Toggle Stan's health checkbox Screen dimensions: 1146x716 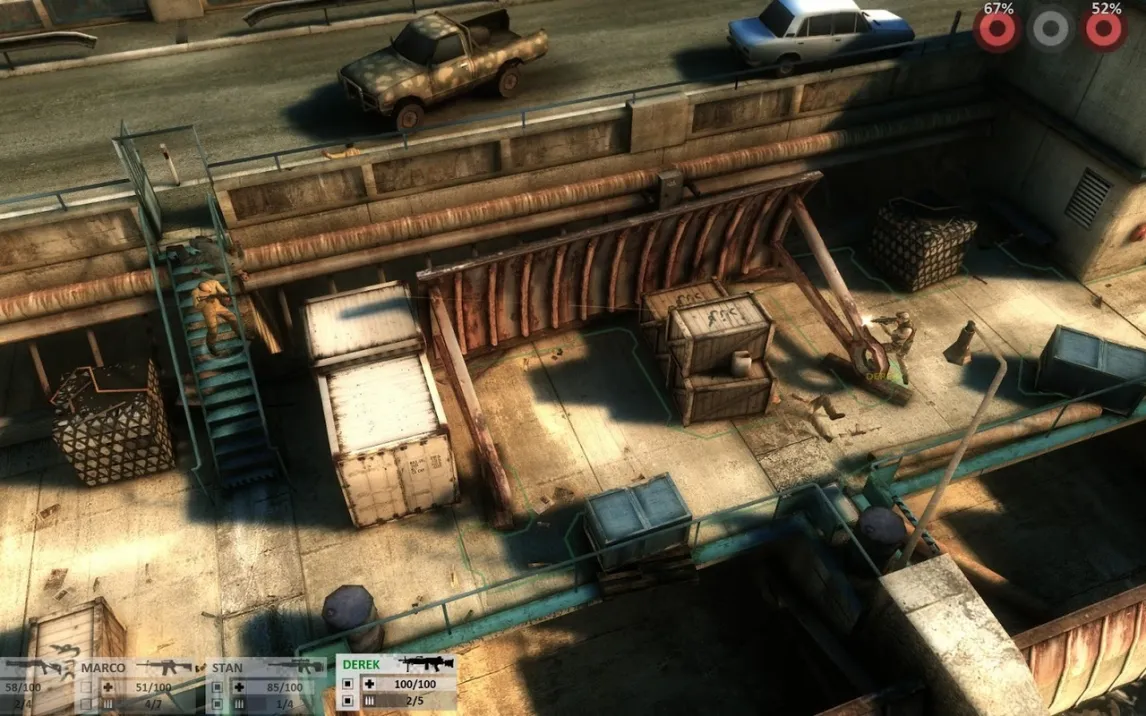pyautogui.click(x=217, y=688)
